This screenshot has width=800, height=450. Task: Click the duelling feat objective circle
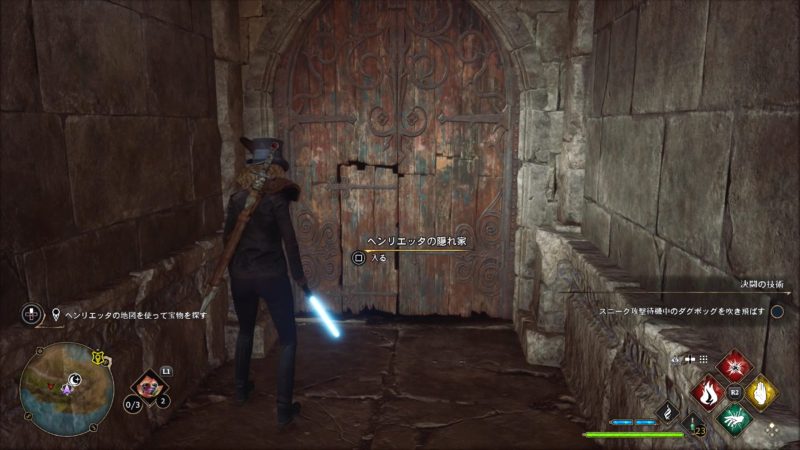(x=777, y=312)
